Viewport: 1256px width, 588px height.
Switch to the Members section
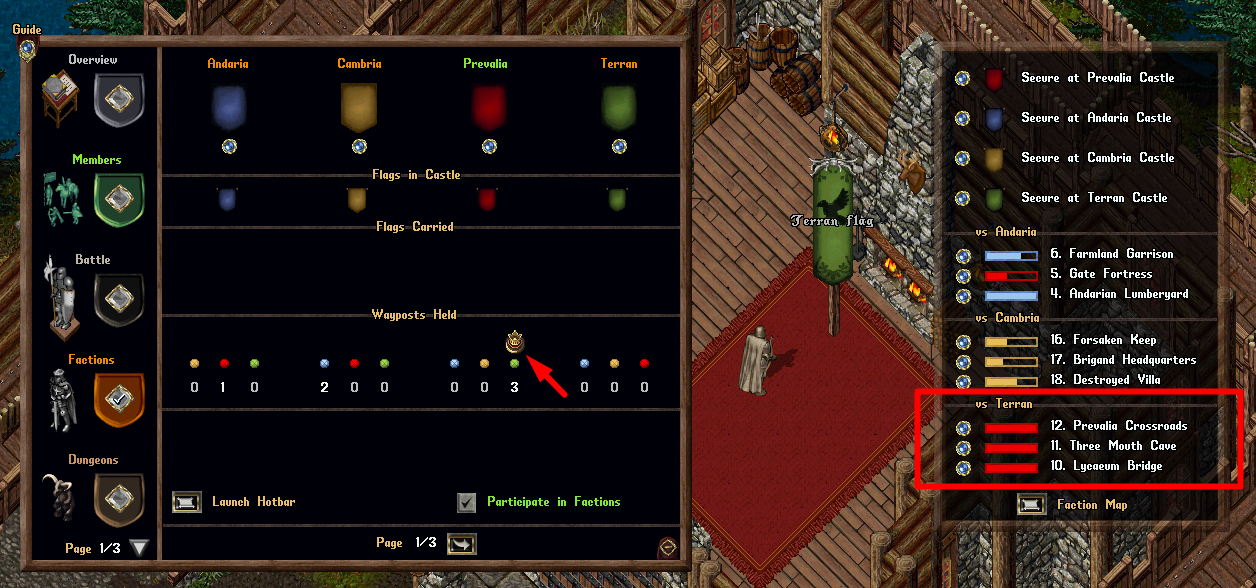click(x=119, y=200)
